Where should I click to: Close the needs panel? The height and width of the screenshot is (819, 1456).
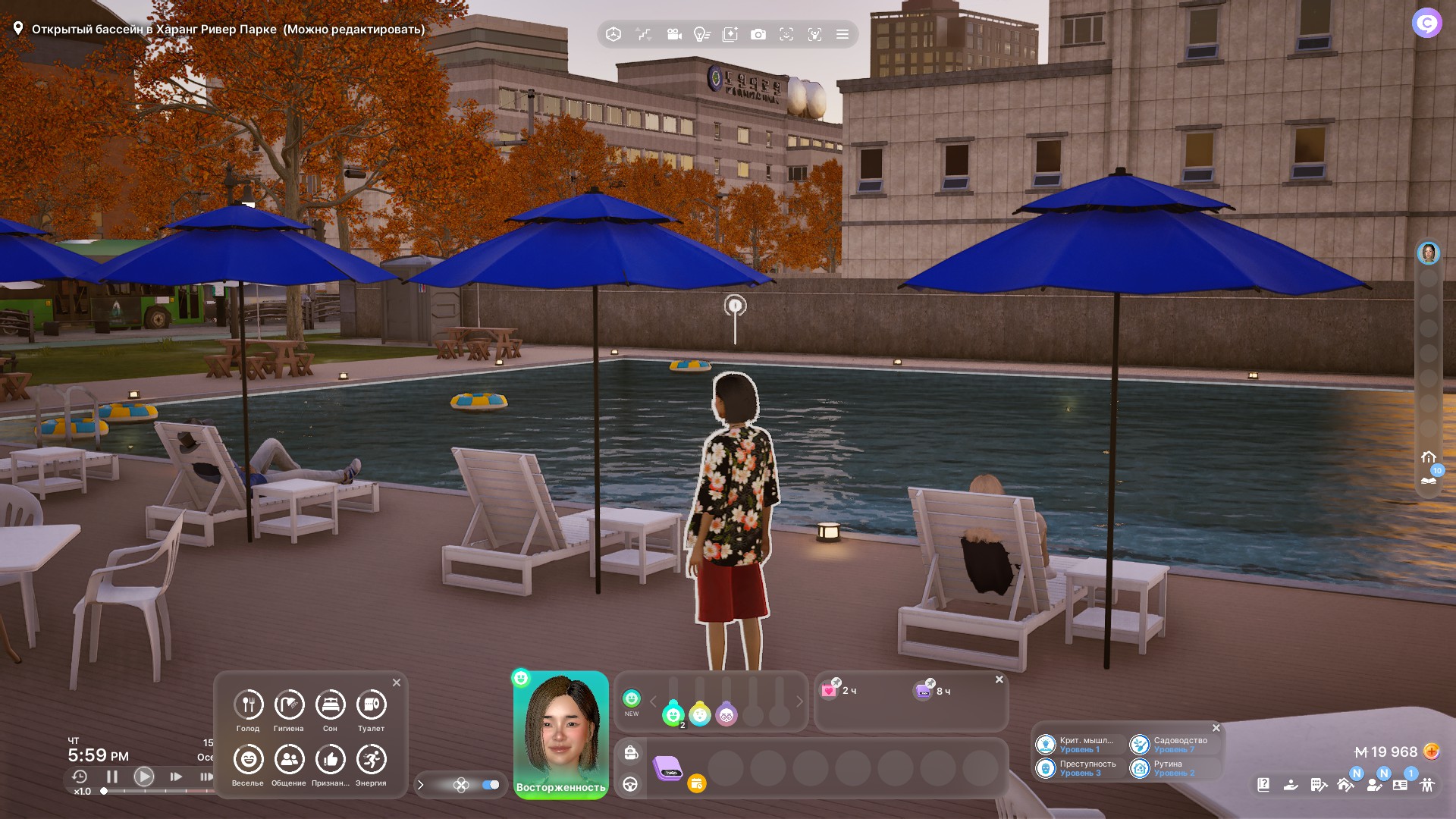(x=396, y=682)
